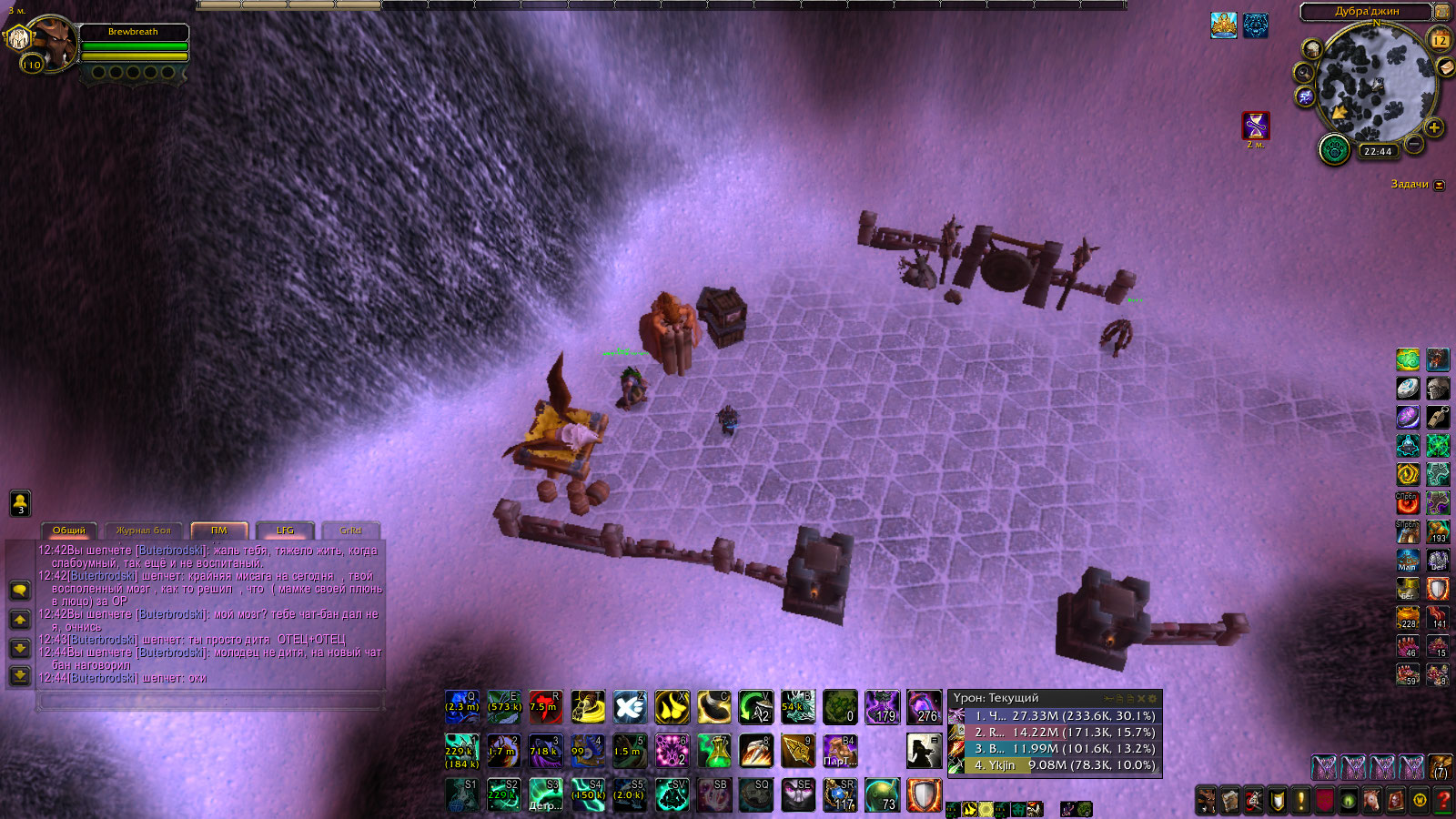The width and height of the screenshot is (1456, 819).
Task: Select Ykjin's row in the damage meter
Action: pyautogui.click(x=1054, y=765)
